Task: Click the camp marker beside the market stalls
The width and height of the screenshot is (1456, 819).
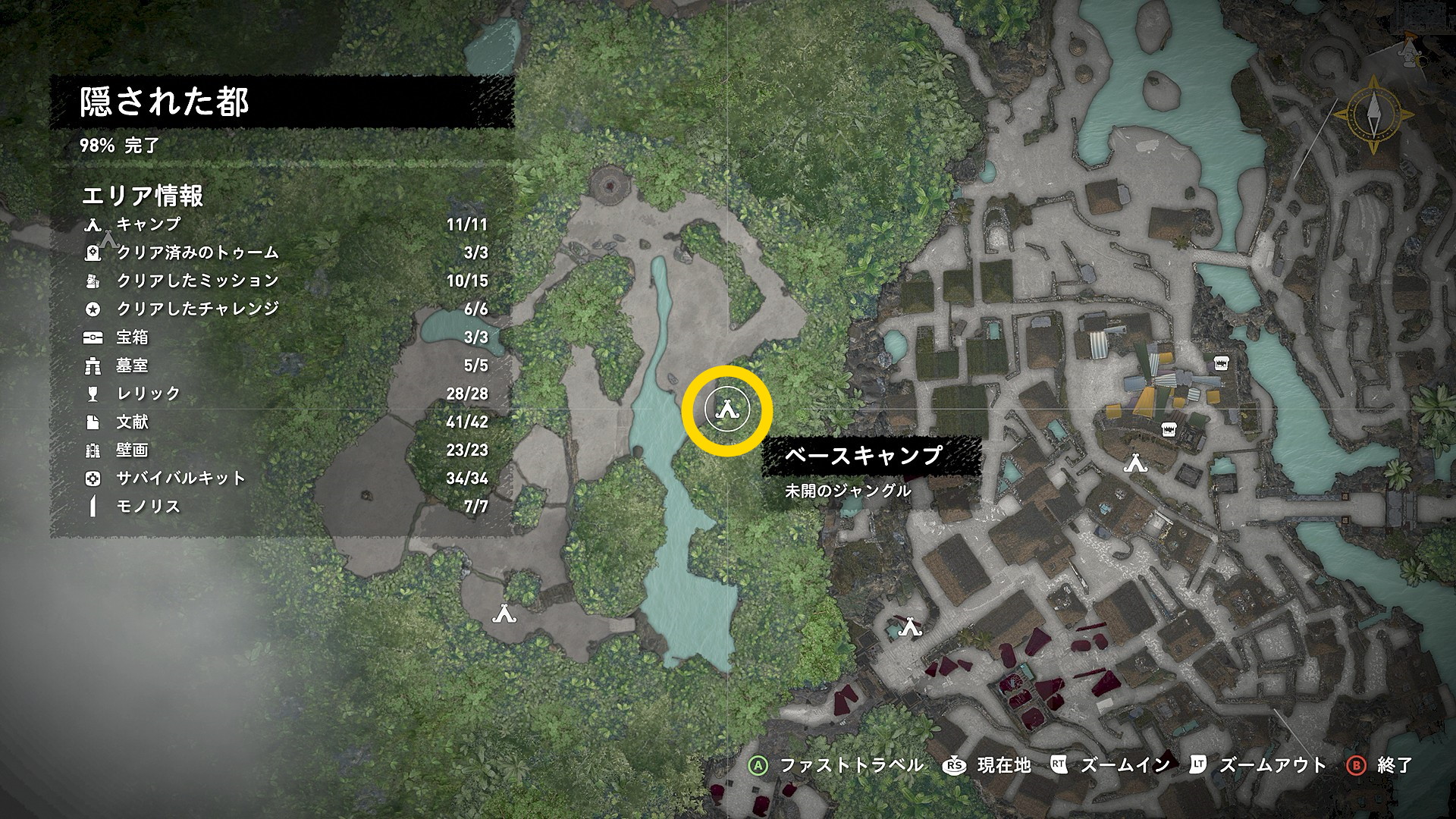Action: click(x=1135, y=462)
